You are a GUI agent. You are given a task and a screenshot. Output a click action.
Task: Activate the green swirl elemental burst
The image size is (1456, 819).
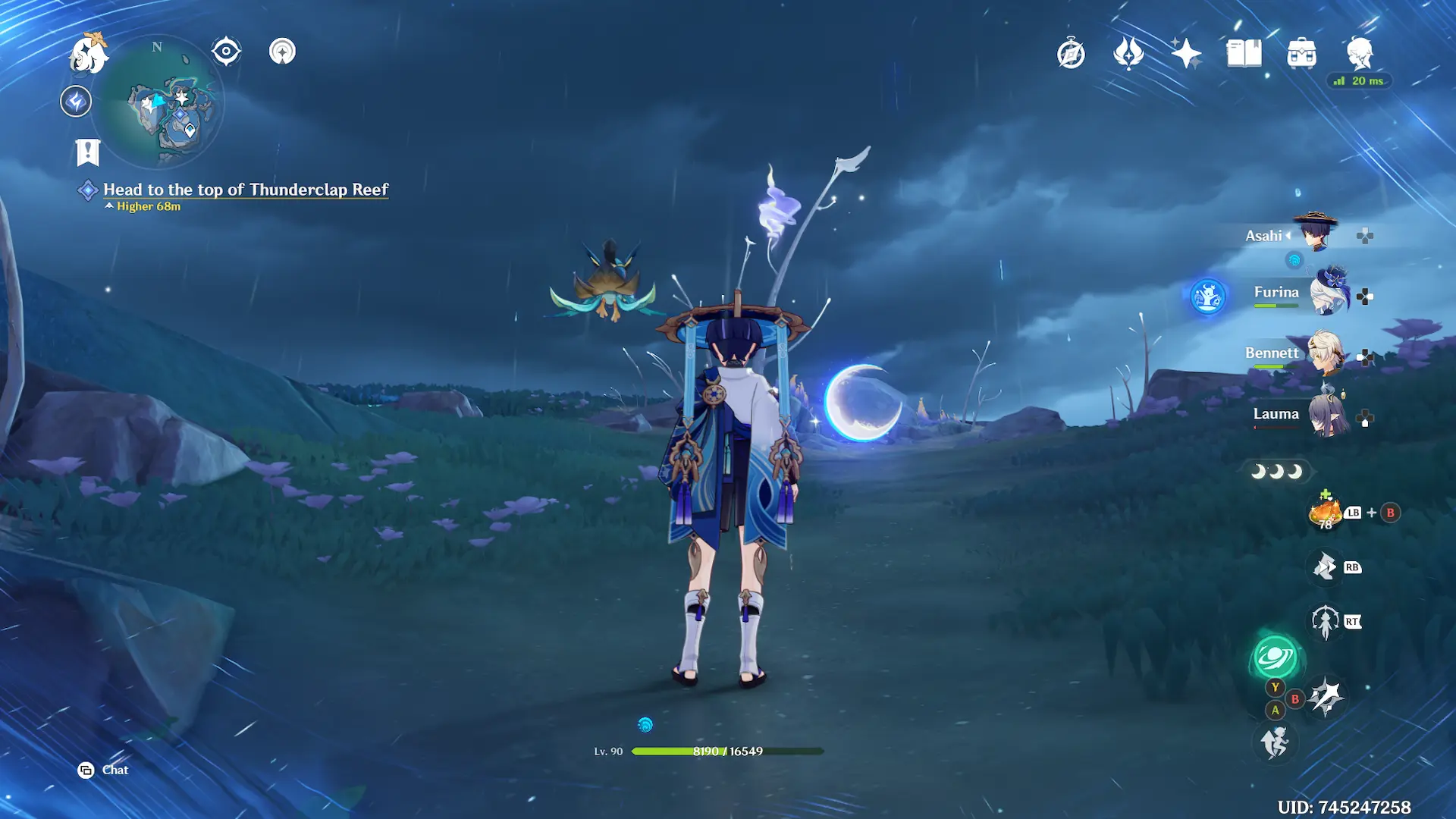(x=1276, y=657)
